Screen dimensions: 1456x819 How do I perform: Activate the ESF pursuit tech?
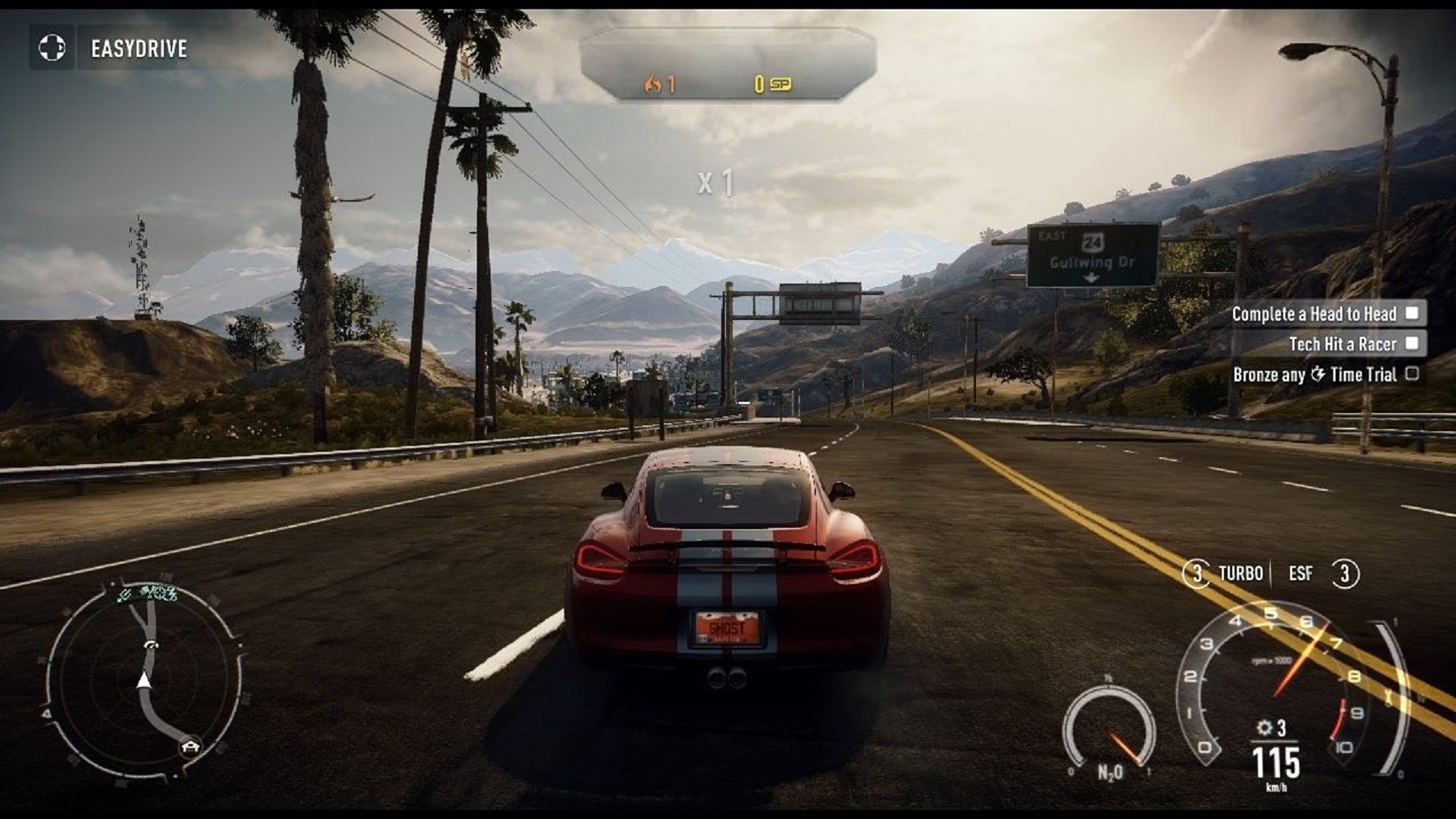[x=1323, y=573]
